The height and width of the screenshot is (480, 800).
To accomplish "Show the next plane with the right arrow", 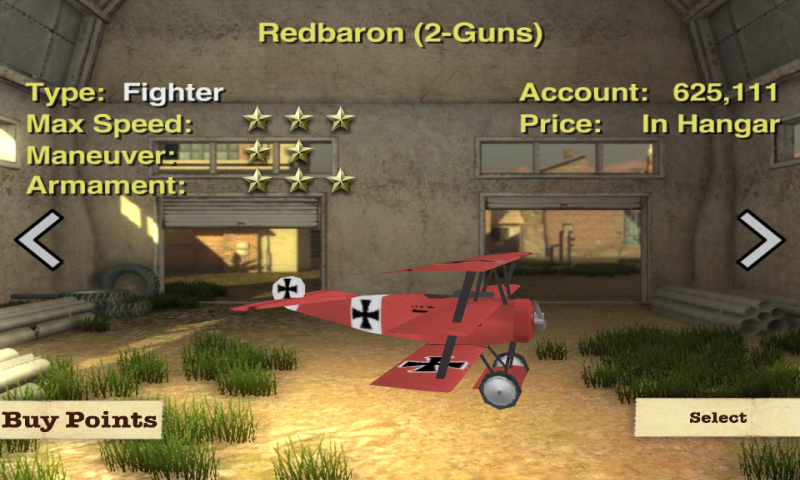I will click(x=760, y=240).
